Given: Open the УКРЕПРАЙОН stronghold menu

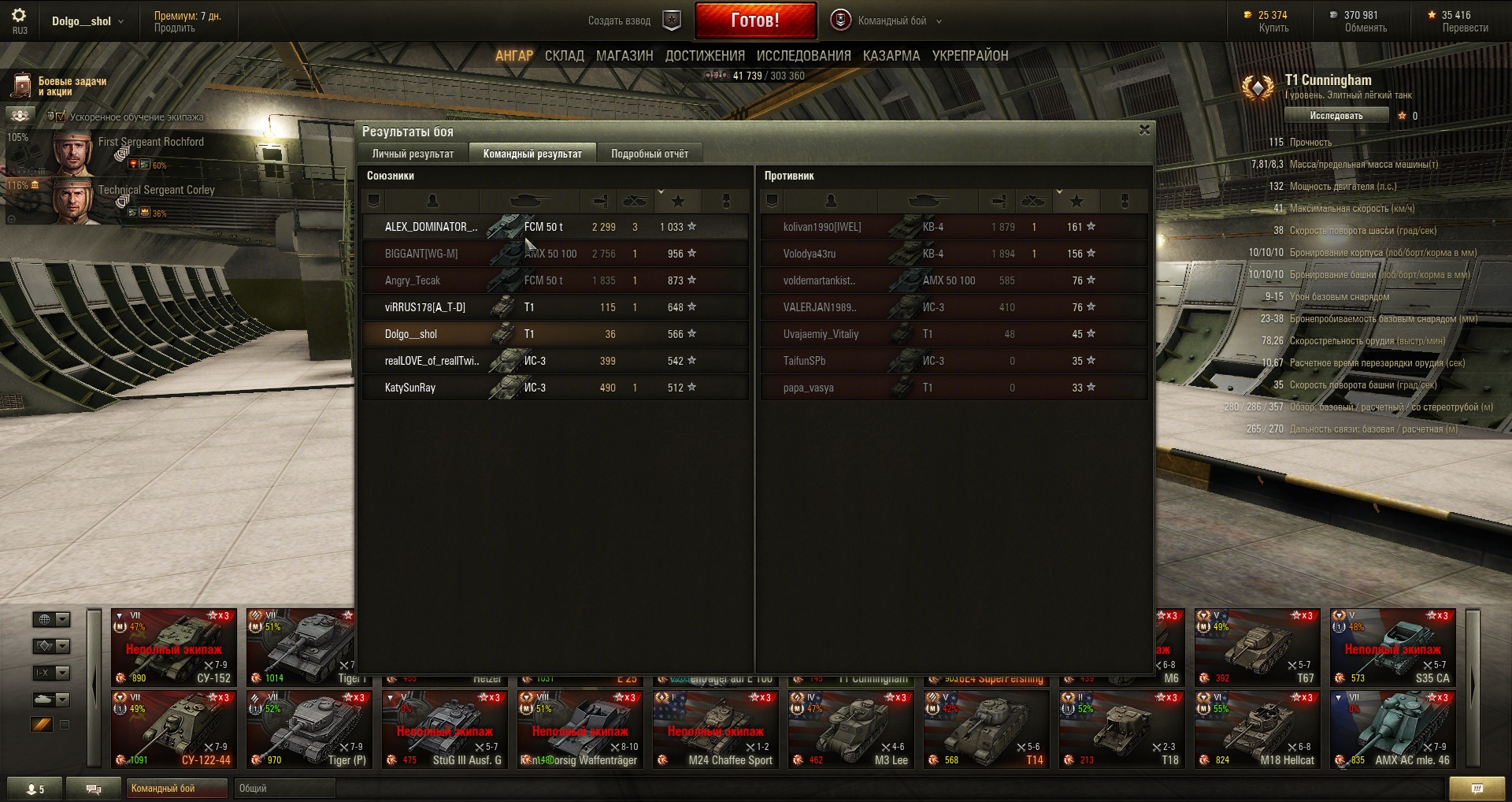Looking at the screenshot, I should point(969,56).
